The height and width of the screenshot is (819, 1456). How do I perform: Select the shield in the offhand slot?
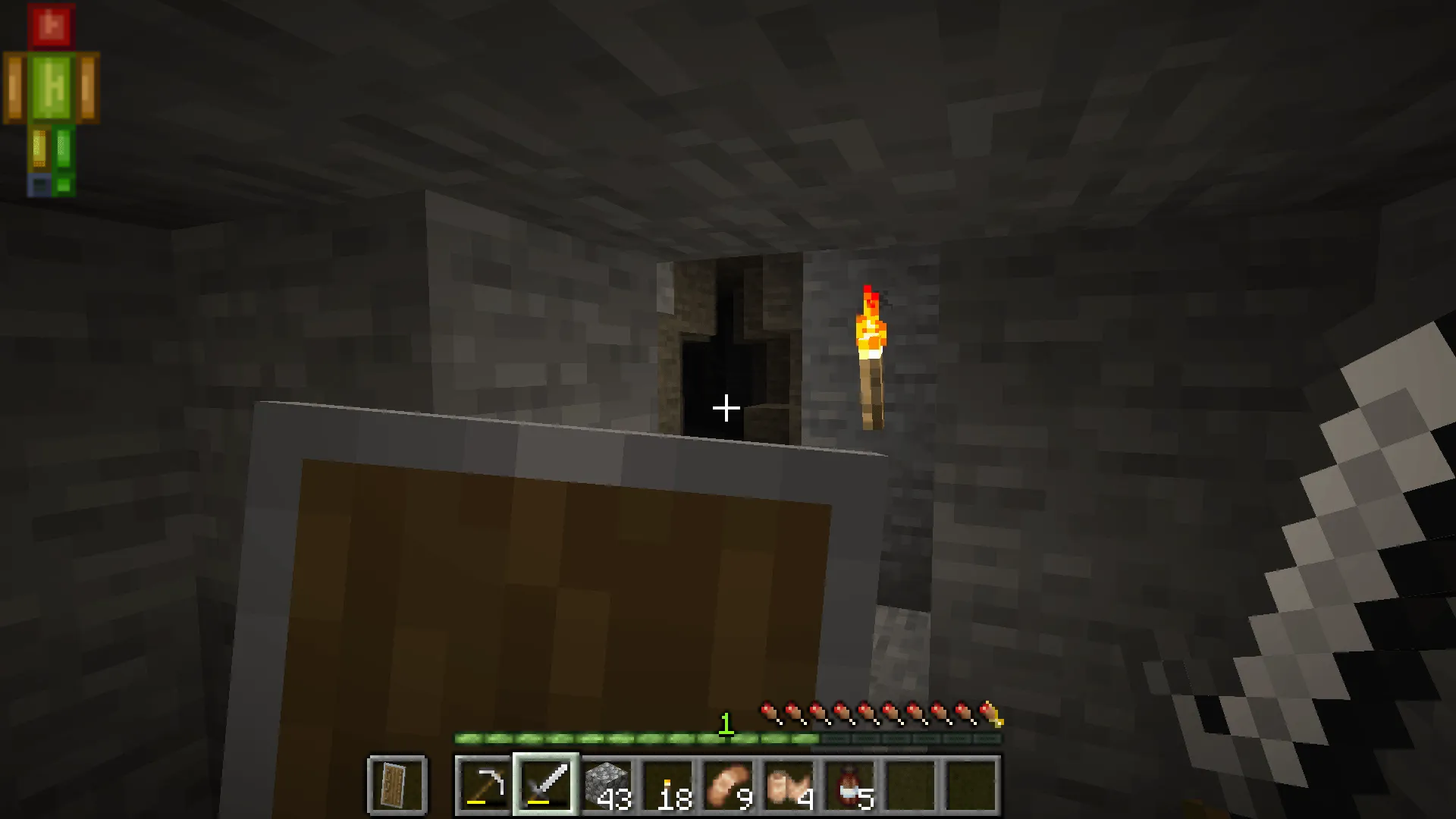(x=397, y=785)
